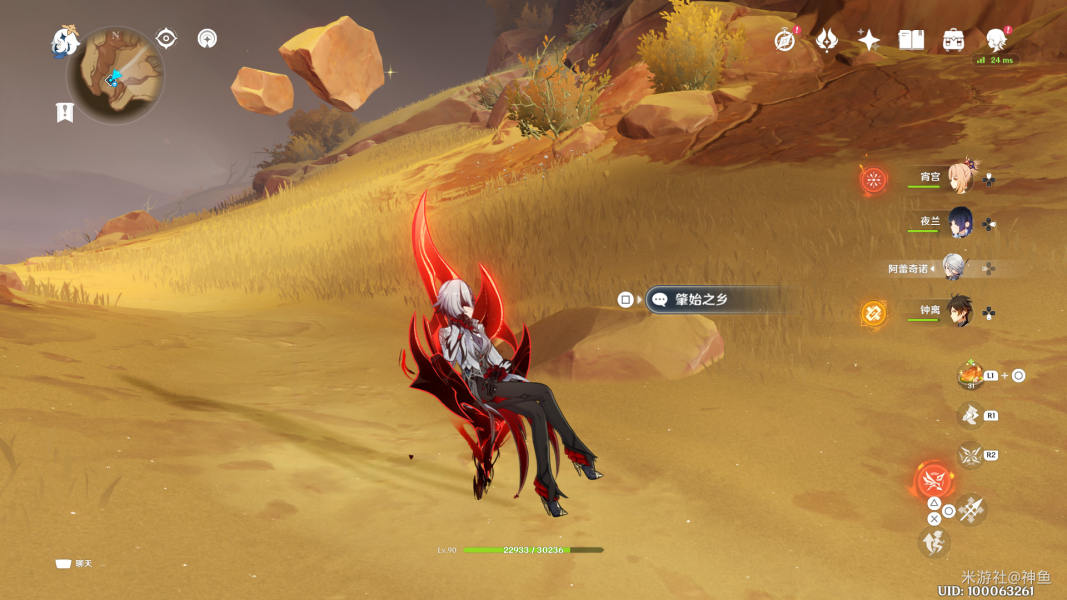
Task: Open the inventory backpack icon
Action: (954, 40)
